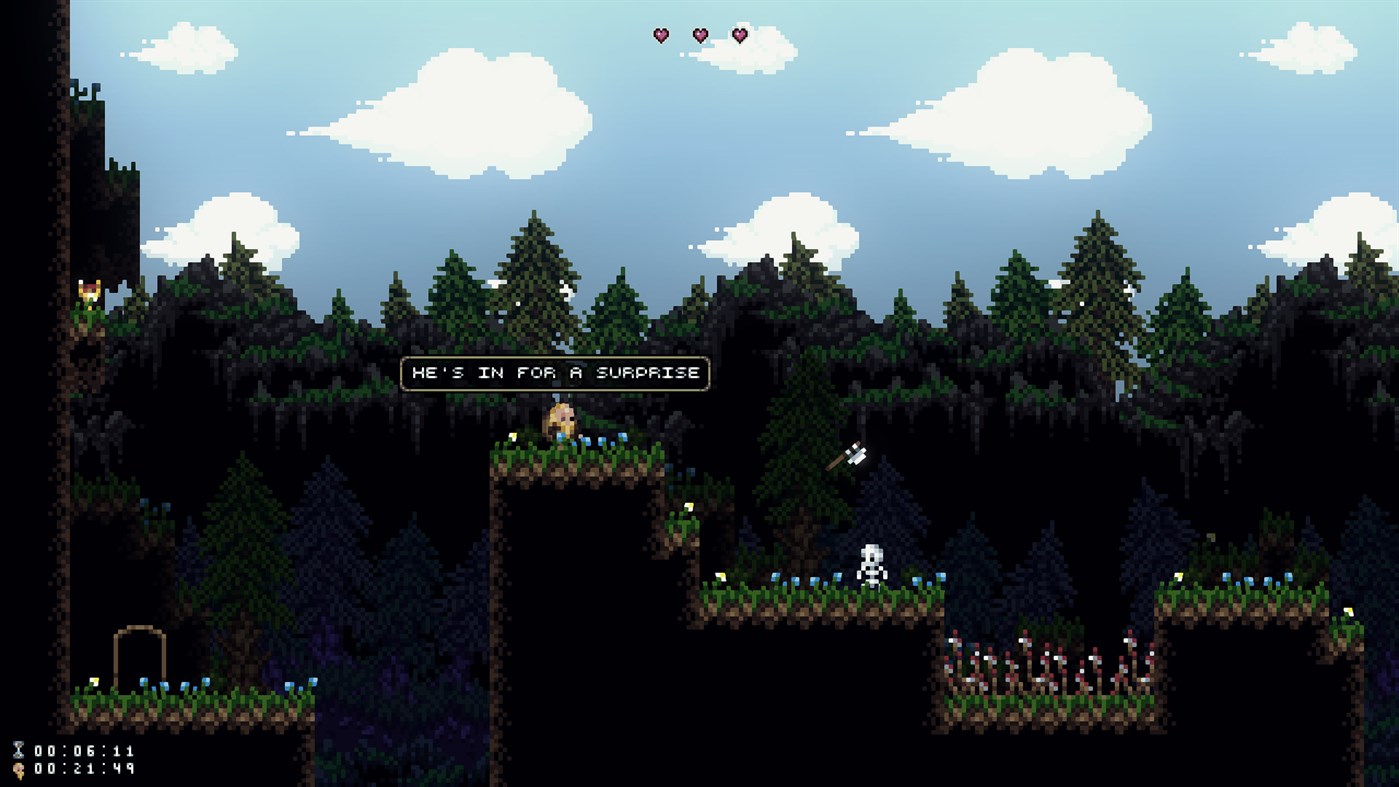Click the flying arrow projectile
The image size is (1399, 787).
click(x=849, y=453)
